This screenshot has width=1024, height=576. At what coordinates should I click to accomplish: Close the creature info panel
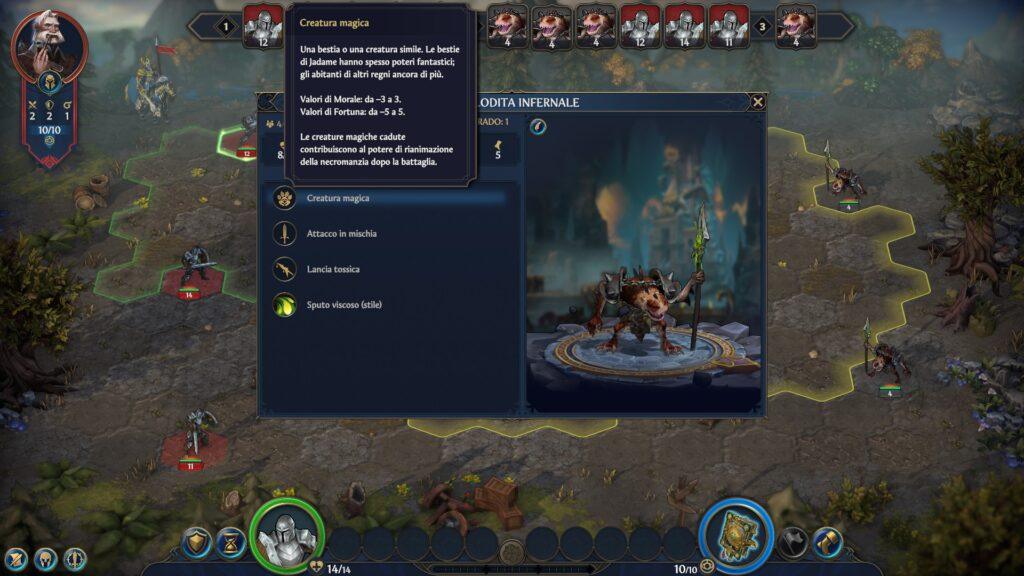(758, 102)
